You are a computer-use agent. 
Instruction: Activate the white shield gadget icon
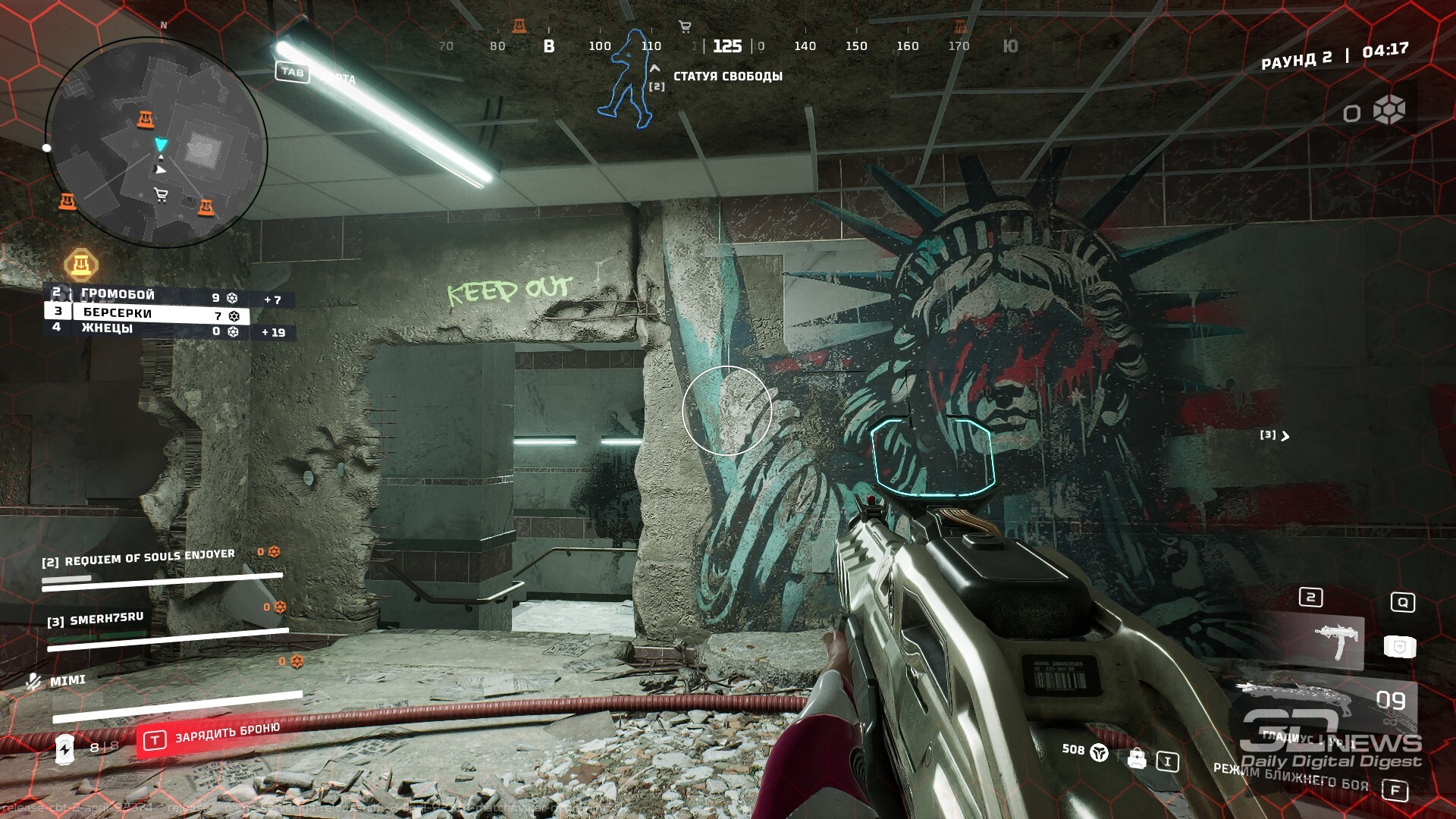click(1399, 646)
